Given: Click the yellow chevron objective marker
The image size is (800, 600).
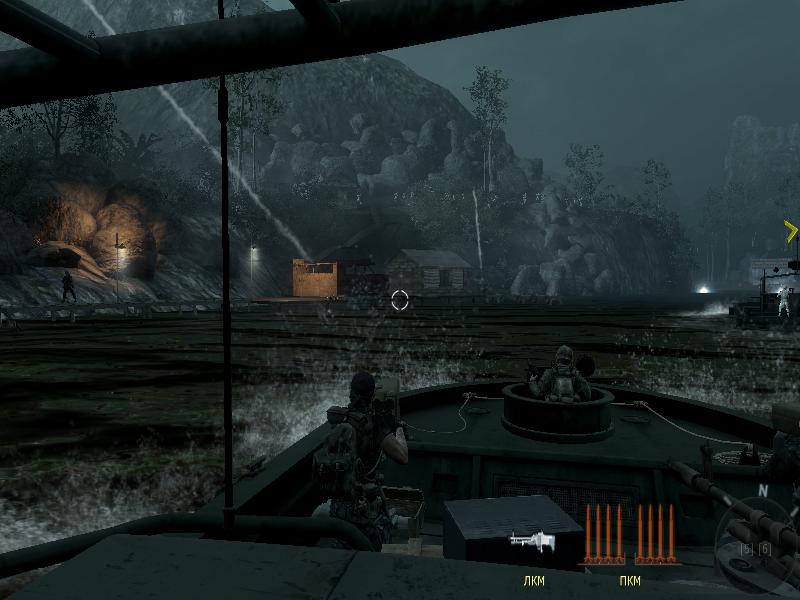Looking at the screenshot, I should click(x=791, y=232).
